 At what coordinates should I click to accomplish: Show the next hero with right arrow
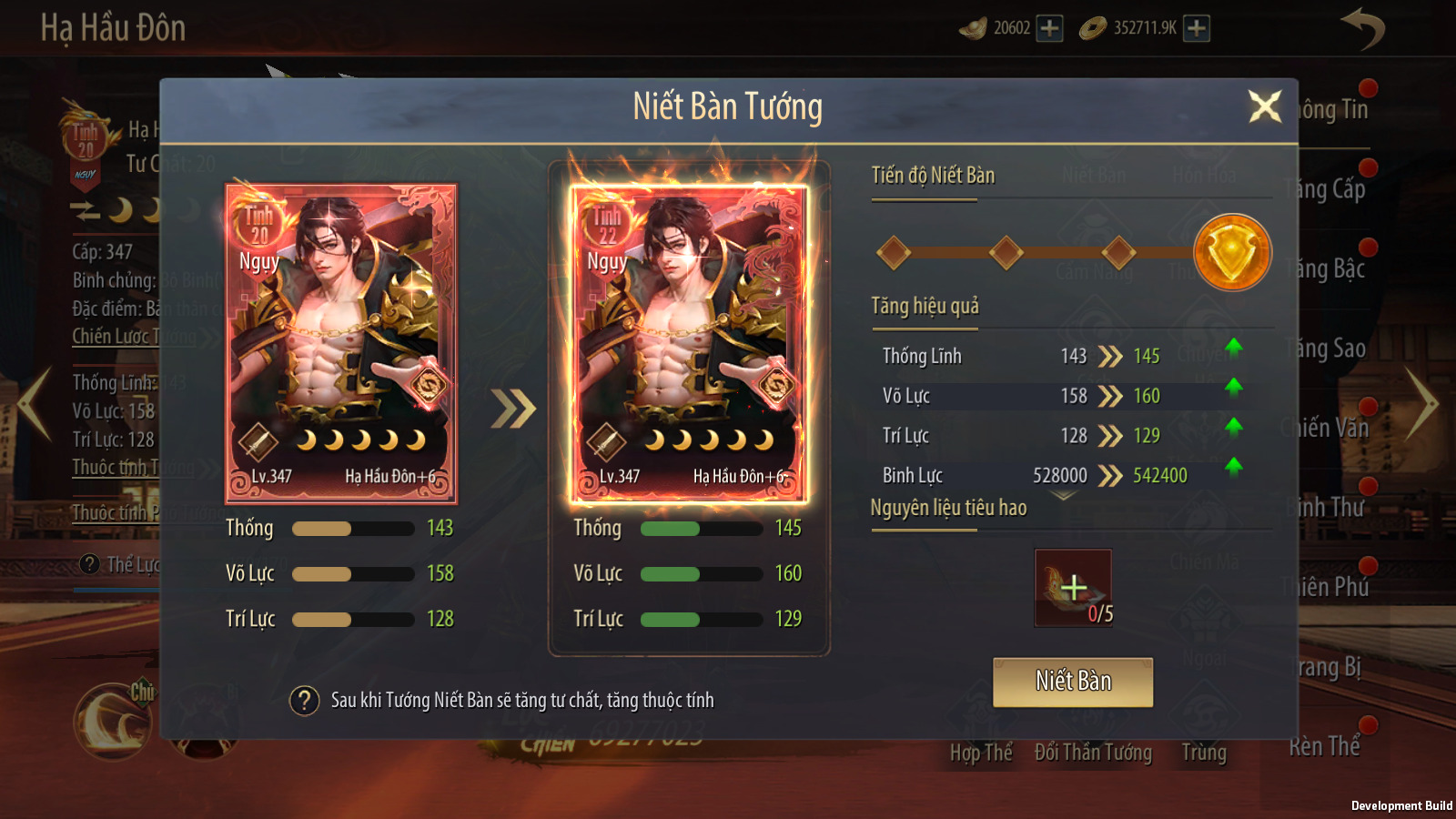[x=1421, y=403]
